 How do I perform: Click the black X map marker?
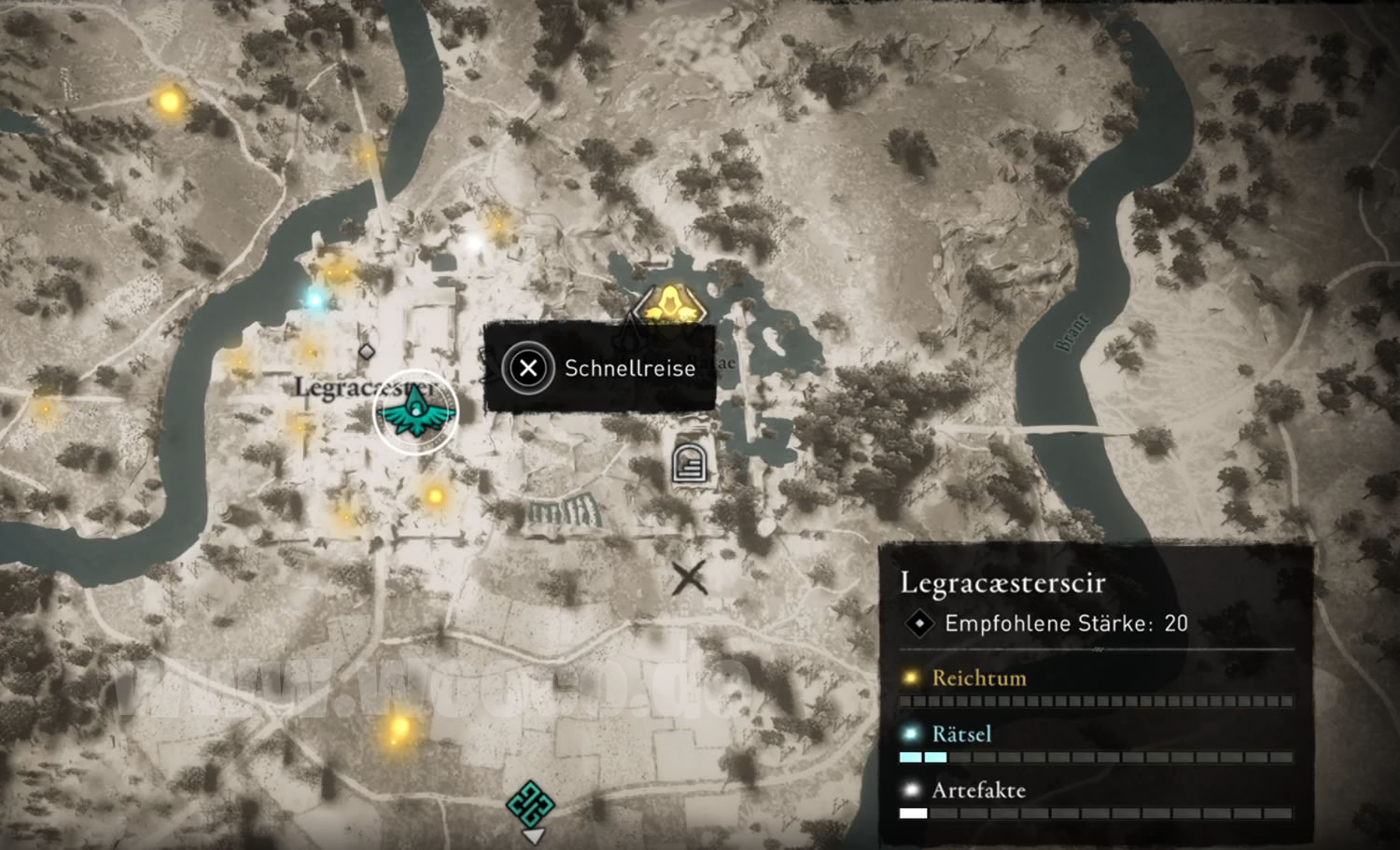pos(690,578)
